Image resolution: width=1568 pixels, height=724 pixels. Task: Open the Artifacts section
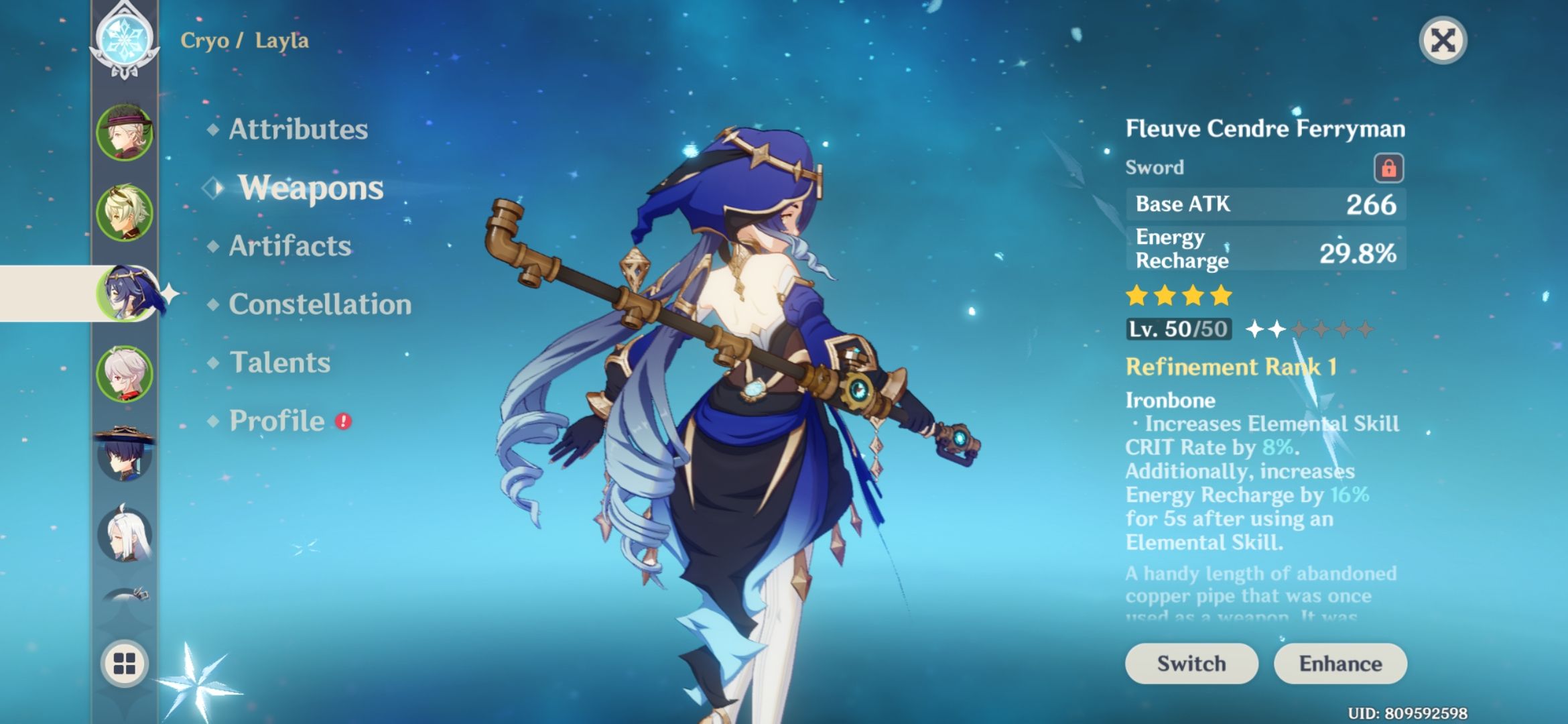(x=288, y=247)
